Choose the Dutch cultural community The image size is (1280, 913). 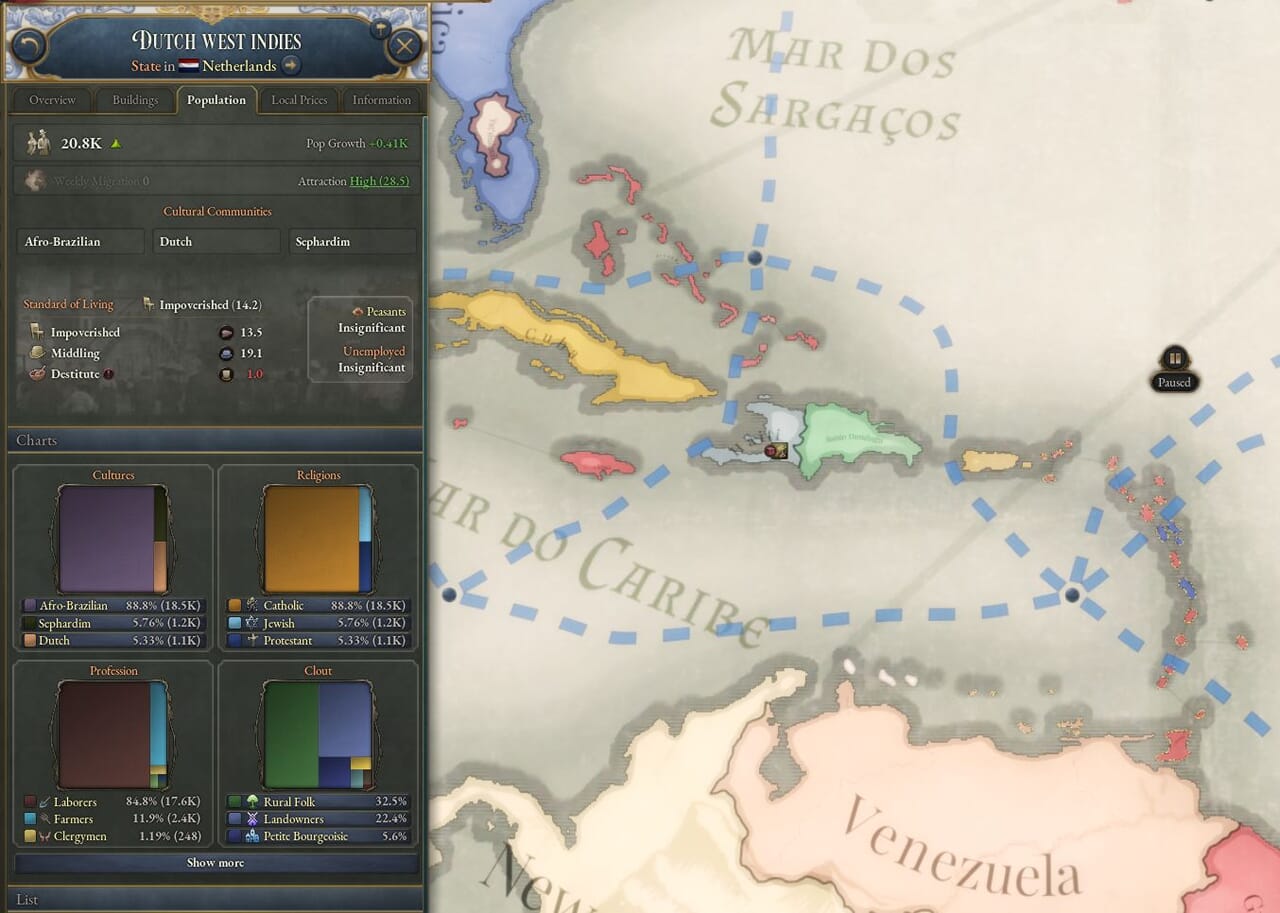point(216,242)
